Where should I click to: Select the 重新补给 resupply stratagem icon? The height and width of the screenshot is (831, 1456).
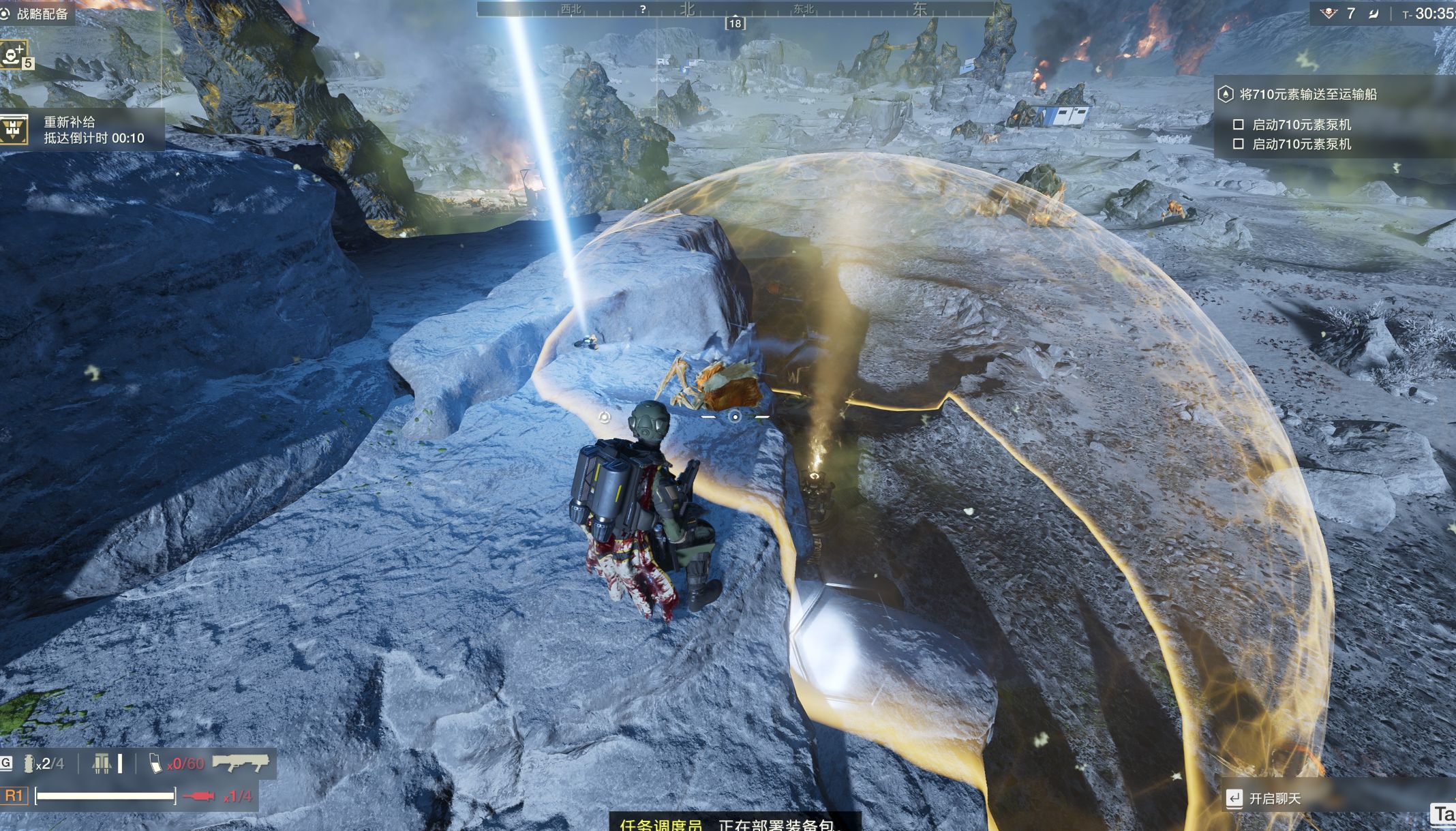[x=14, y=130]
